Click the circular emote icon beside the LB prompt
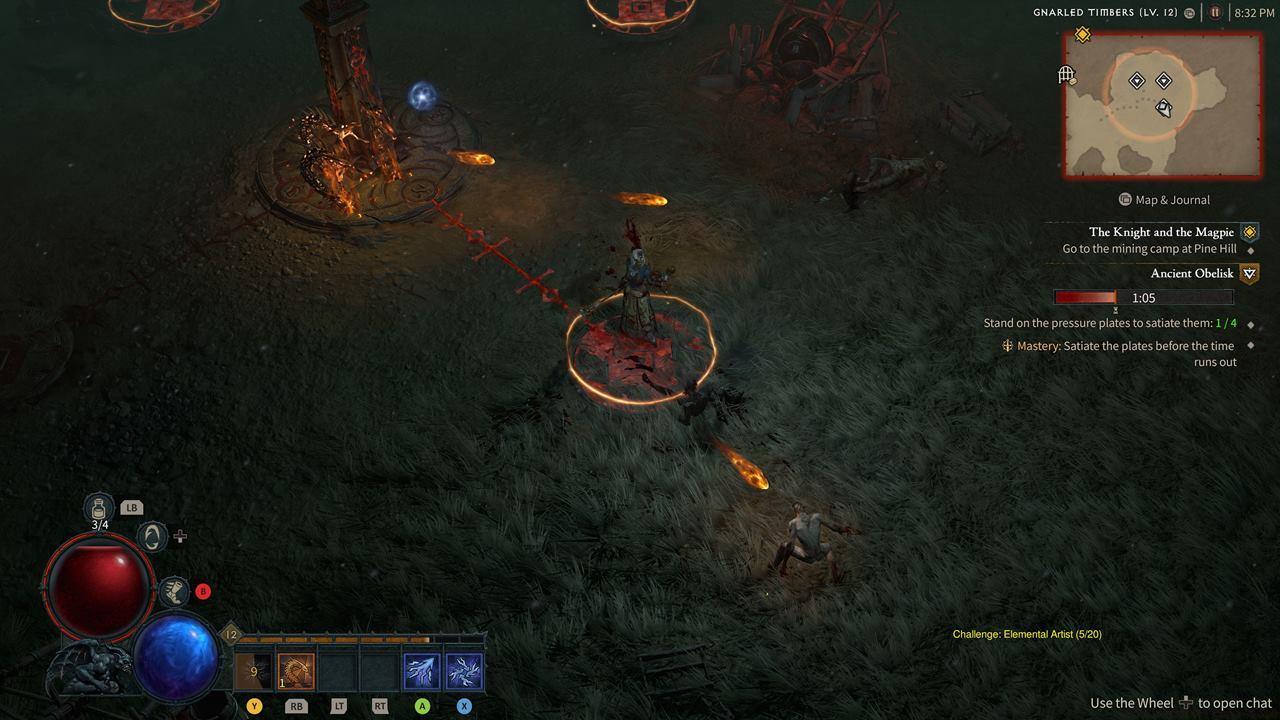 [150, 537]
